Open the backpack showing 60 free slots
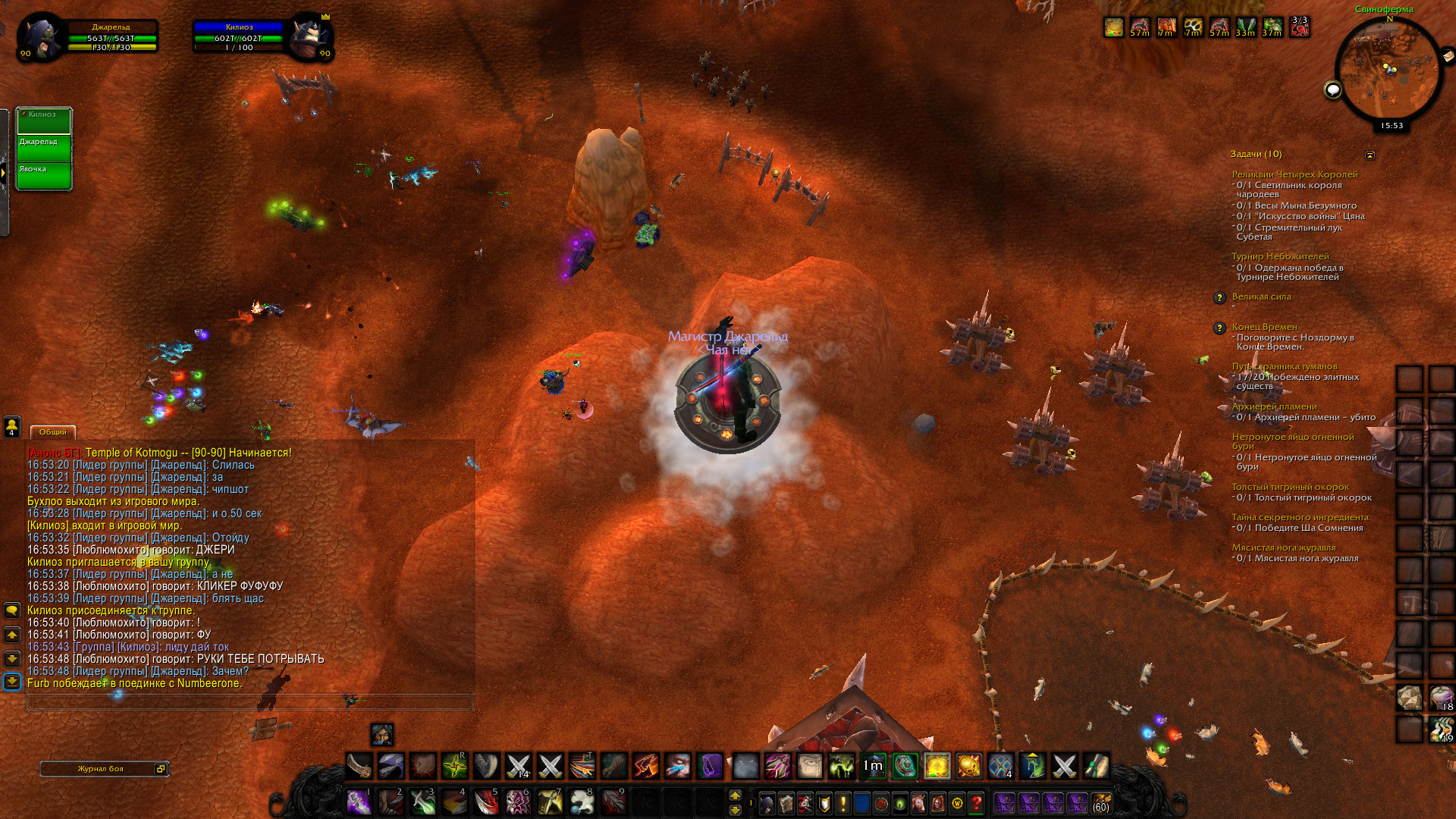Screen dimensions: 1456x819 1101,802
